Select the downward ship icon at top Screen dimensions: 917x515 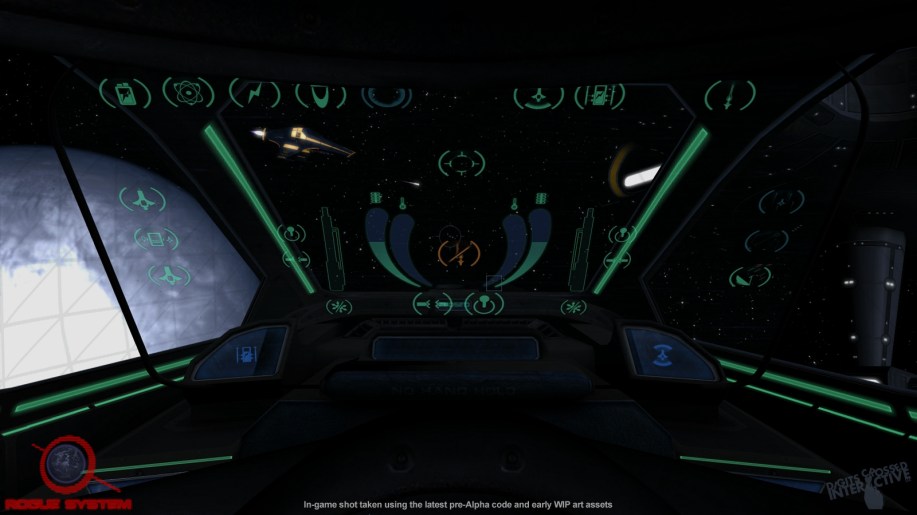pyautogui.click(x=538, y=97)
